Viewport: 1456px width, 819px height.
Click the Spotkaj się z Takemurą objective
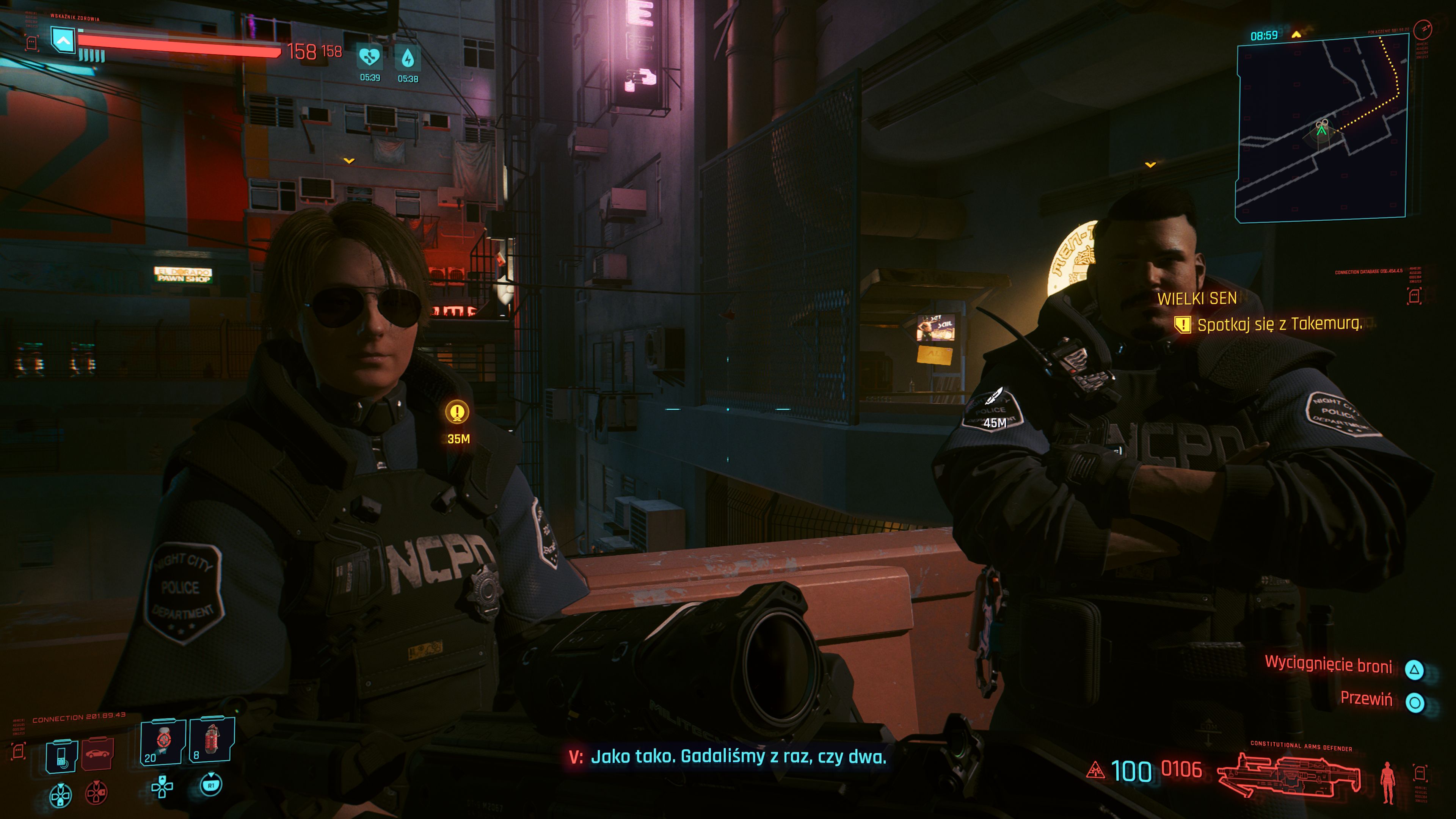point(1279,325)
